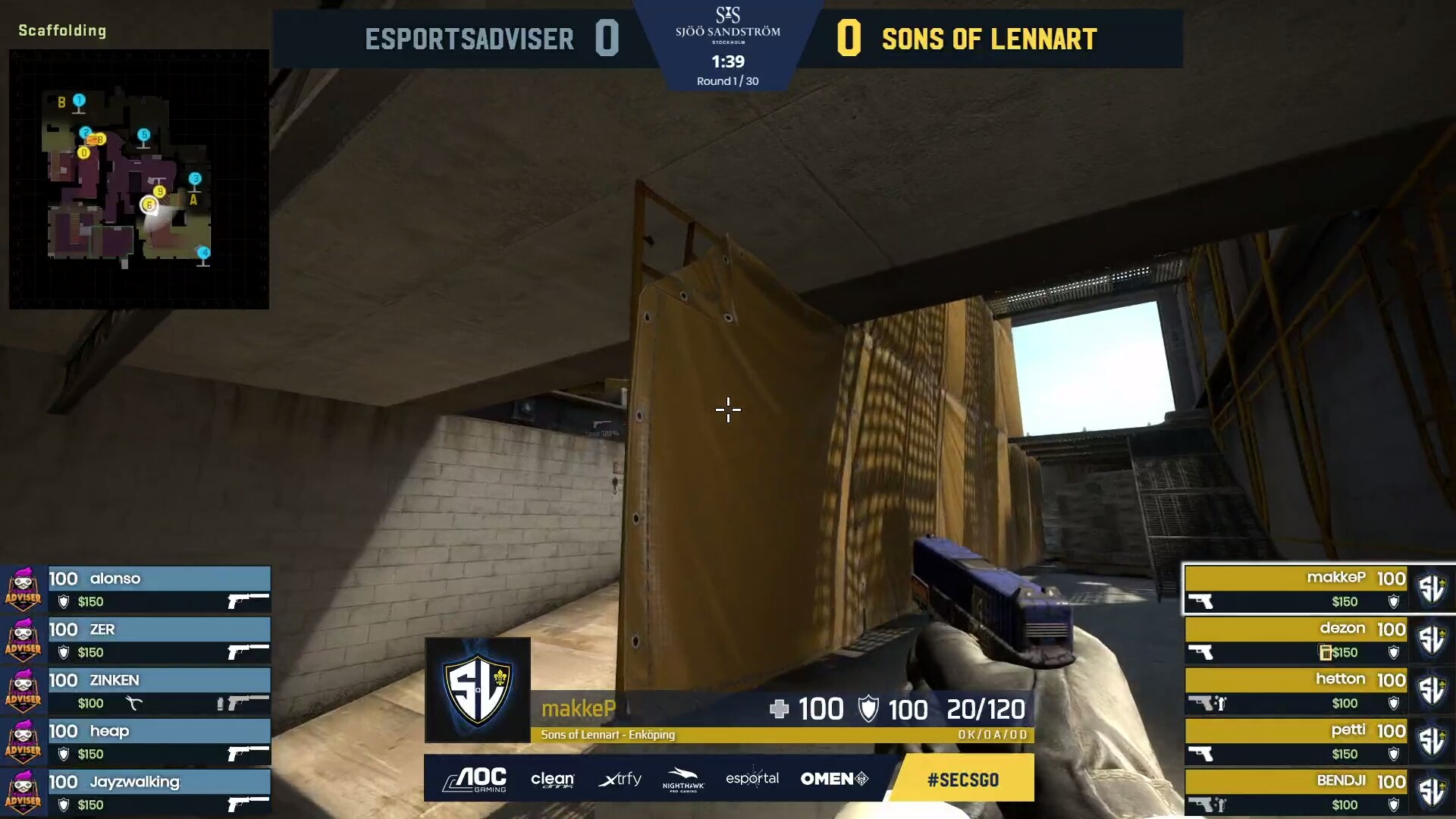The width and height of the screenshot is (1456, 819).
Task: Toggle alonso's armor shield indicator
Action: click(x=62, y=601)
